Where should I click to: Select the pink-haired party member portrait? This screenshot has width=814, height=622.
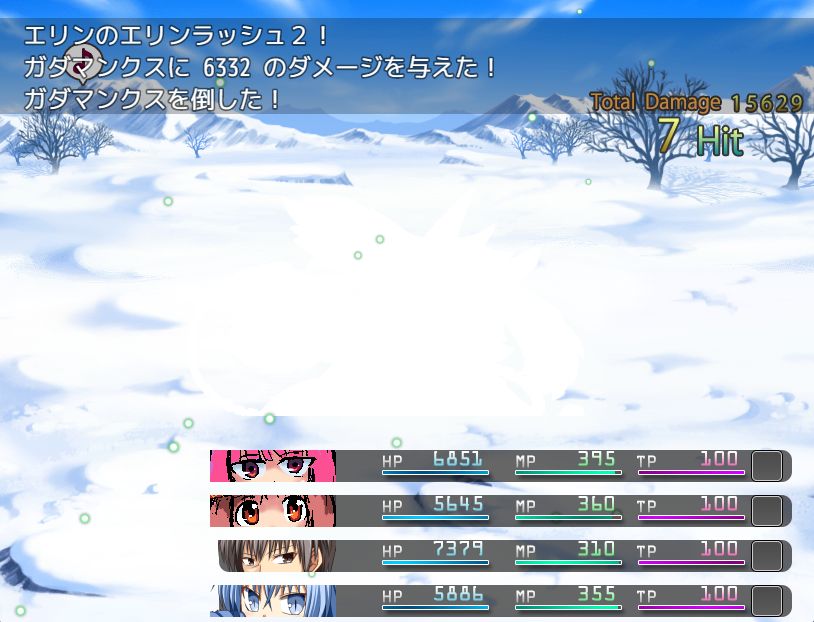[x=273, y=466]
